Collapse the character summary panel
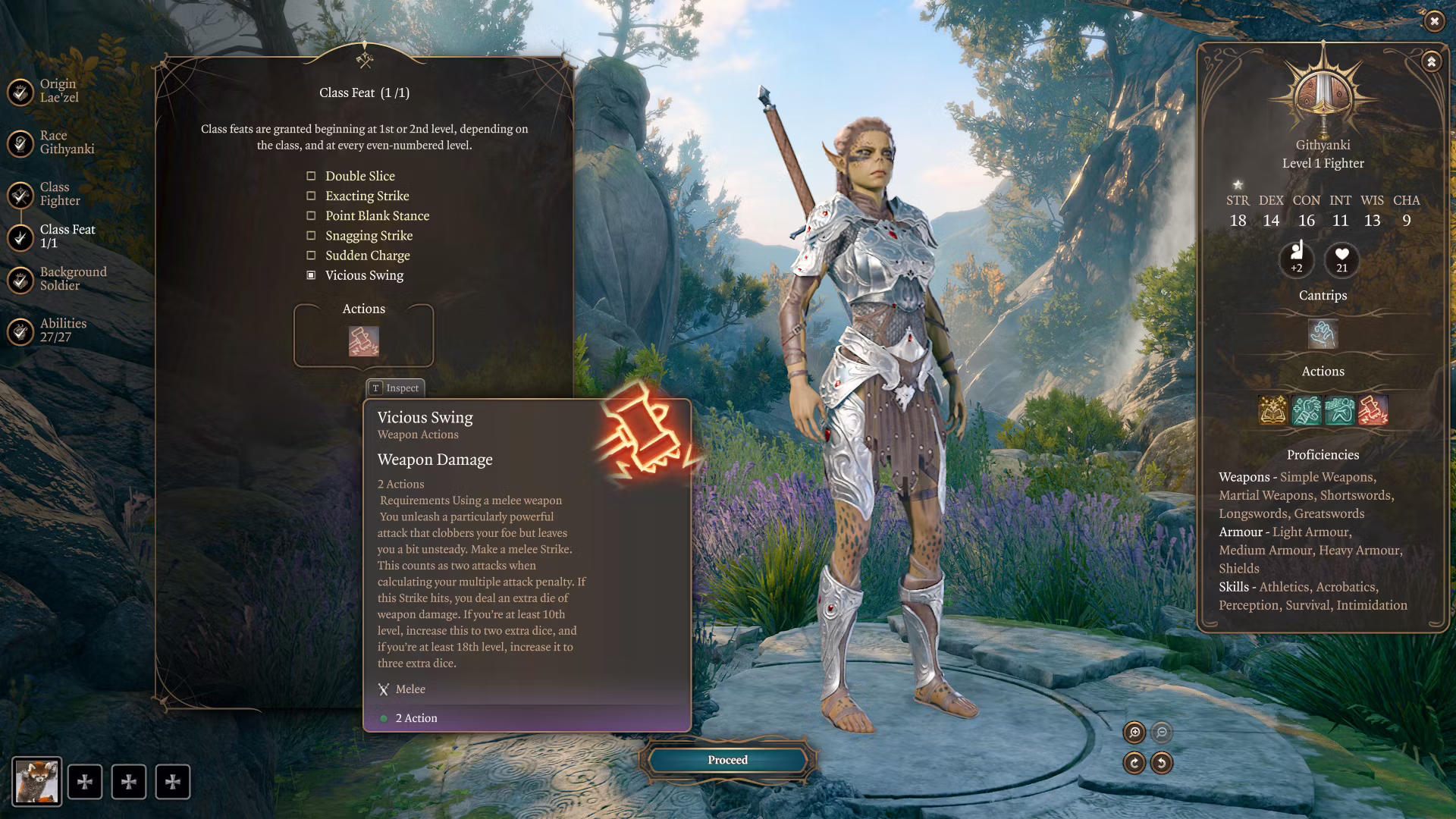Viewport: 1456px width, 819px height. tap(1431, 62)
